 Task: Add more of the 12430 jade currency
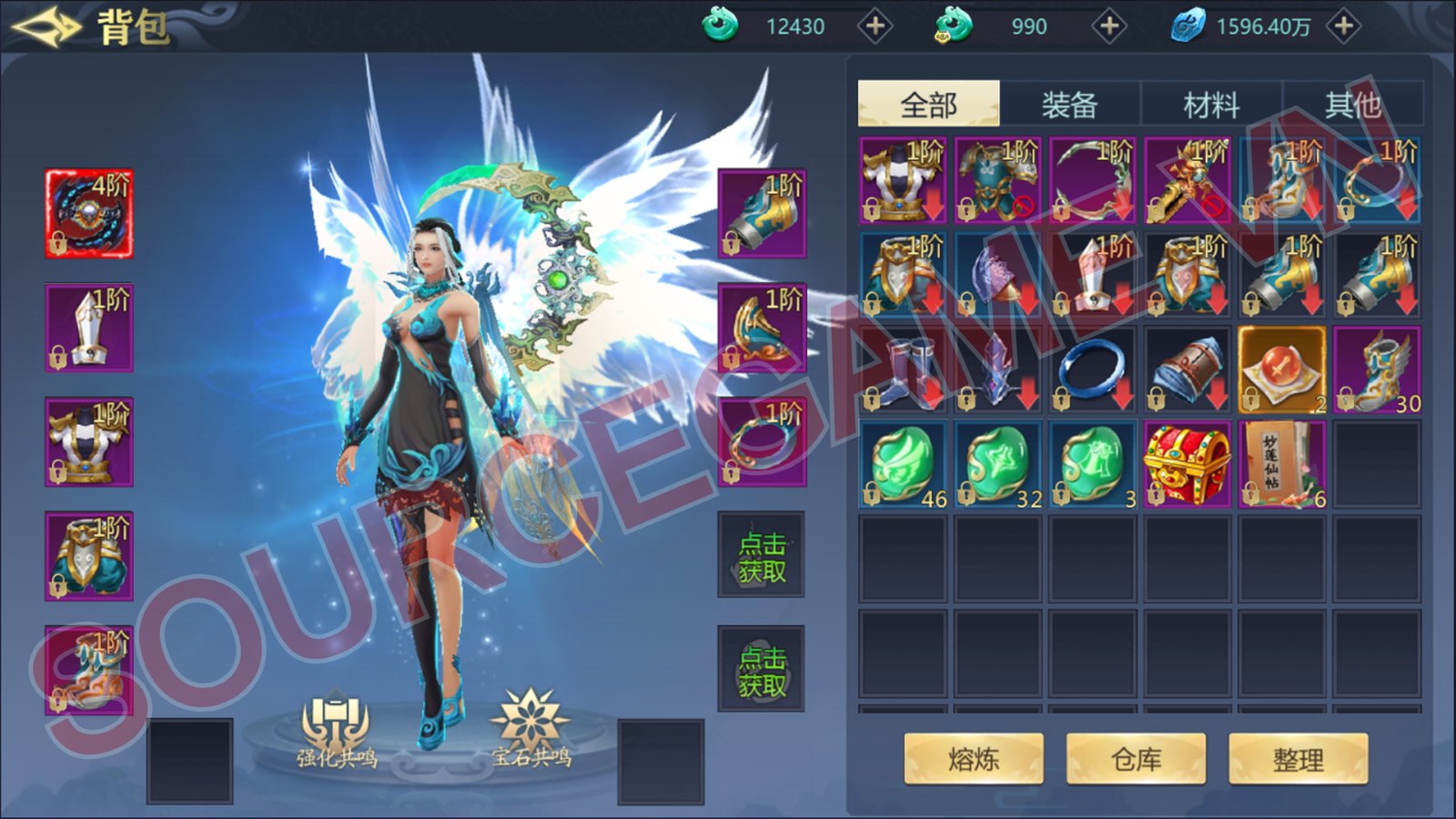tap(875, 26)
